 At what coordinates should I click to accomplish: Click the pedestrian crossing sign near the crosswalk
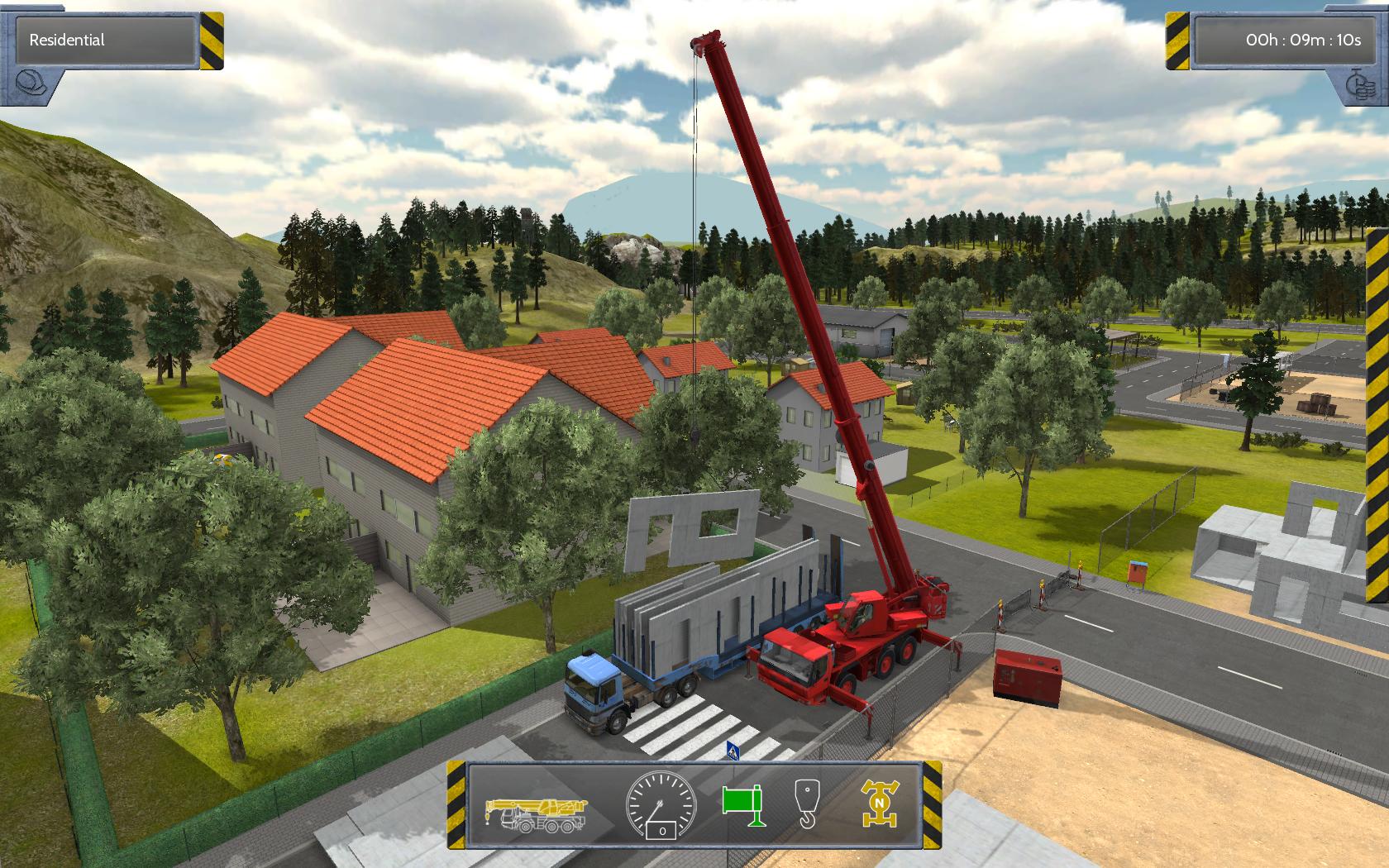click(733, 750)
